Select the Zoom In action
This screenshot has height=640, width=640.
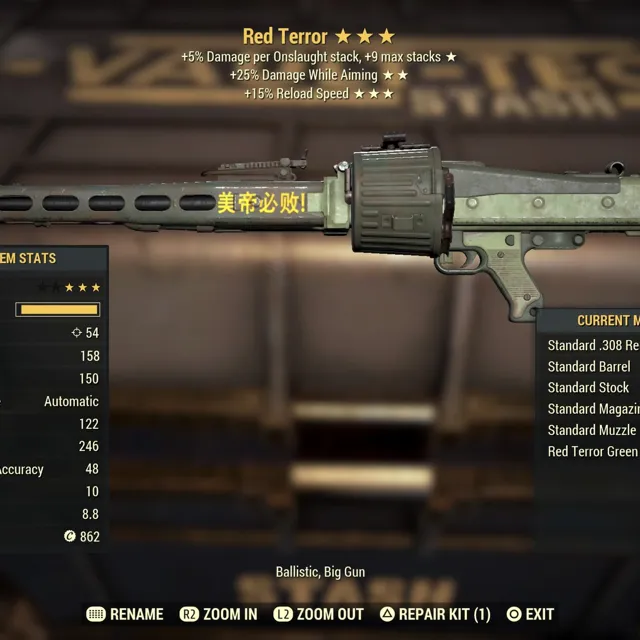[x=219, y=614]
